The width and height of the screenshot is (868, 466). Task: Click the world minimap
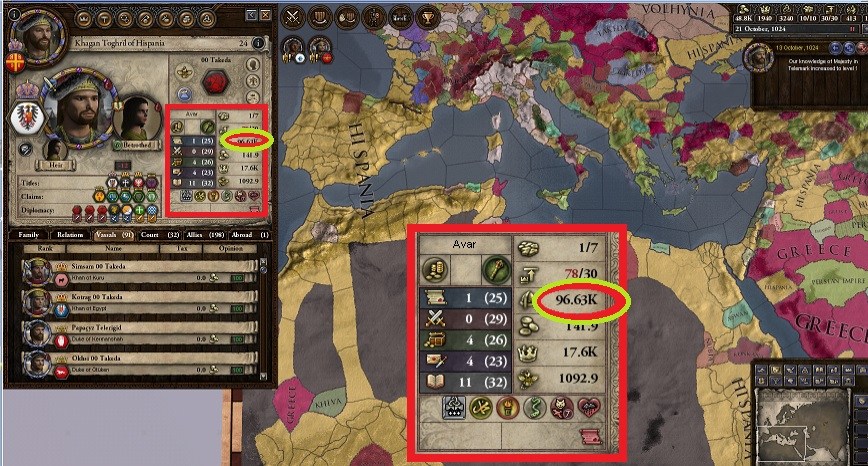tap(806, 426)
